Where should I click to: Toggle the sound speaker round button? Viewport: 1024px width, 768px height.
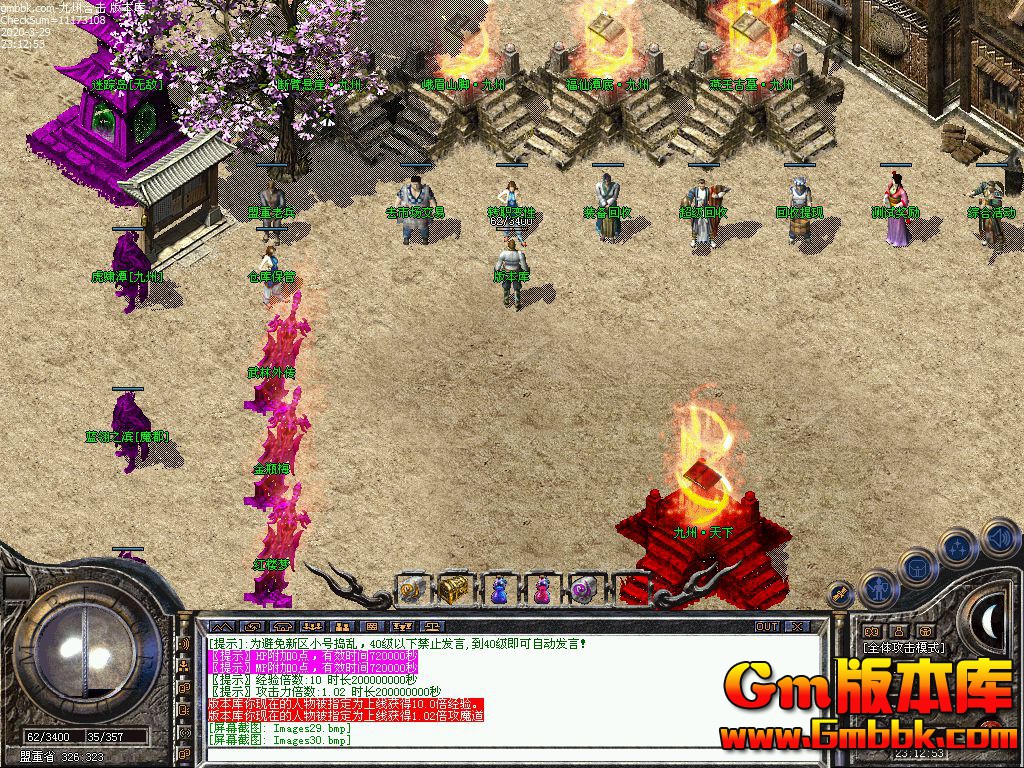point(1000,539)
